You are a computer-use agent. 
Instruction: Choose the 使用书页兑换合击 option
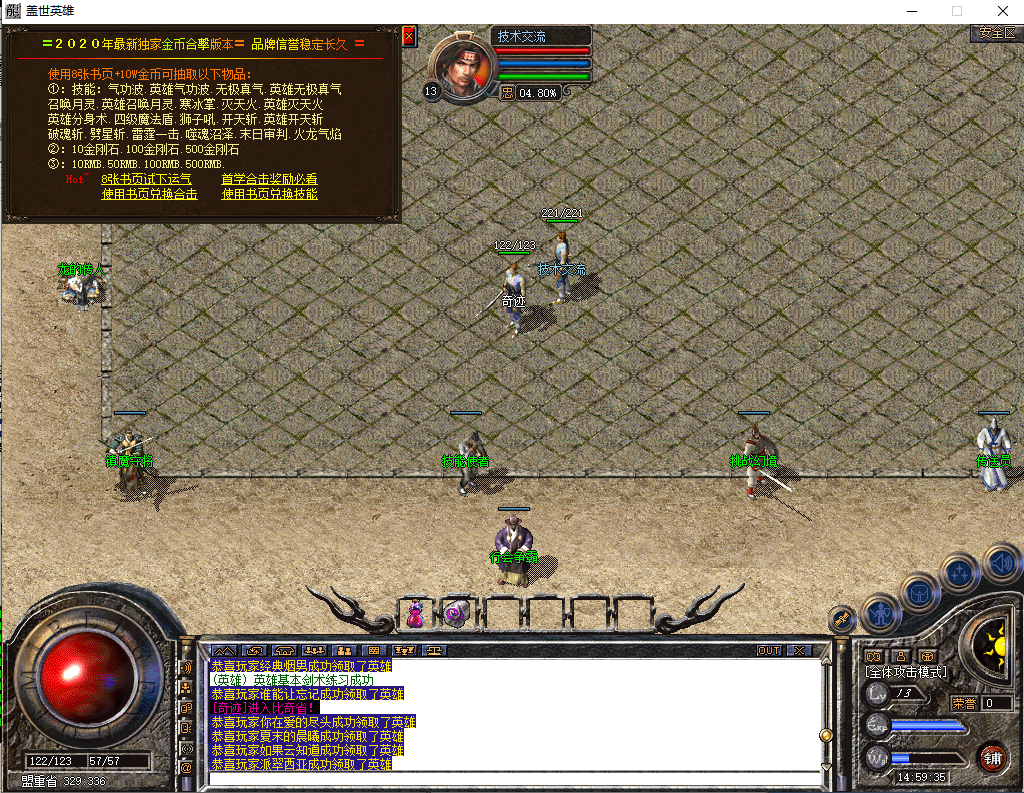[149, 194]
